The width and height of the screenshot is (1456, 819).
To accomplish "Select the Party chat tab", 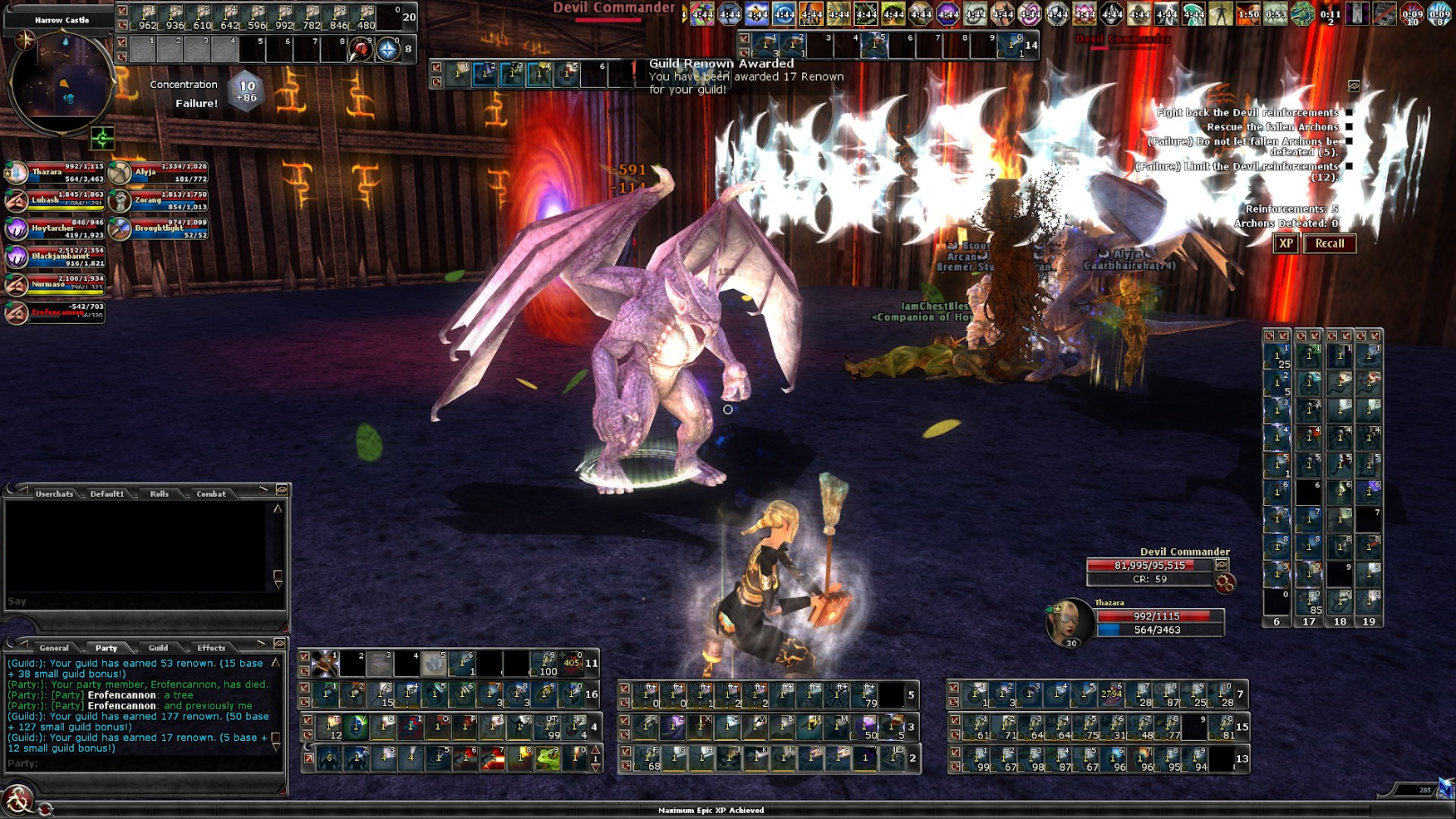I will point(106,648).
